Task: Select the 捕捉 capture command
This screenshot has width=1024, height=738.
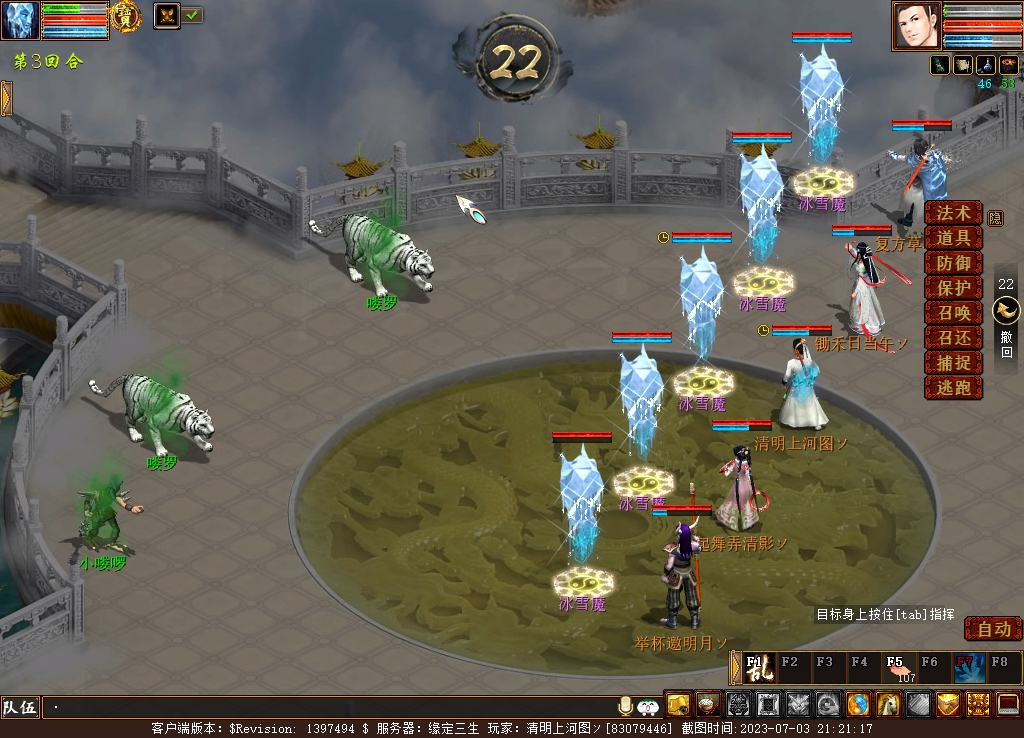Action: pyautogui.click(x=953, y=363)
